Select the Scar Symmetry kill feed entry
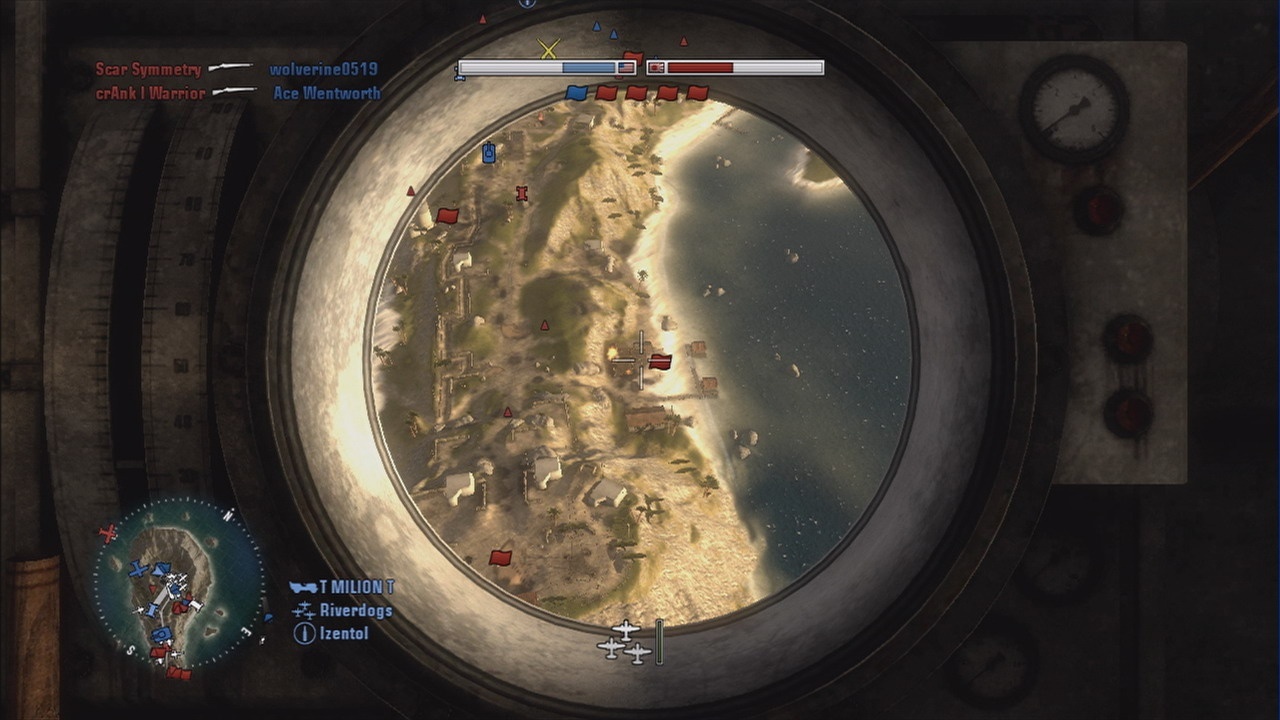1280x720 pixels. coord(148,69)
